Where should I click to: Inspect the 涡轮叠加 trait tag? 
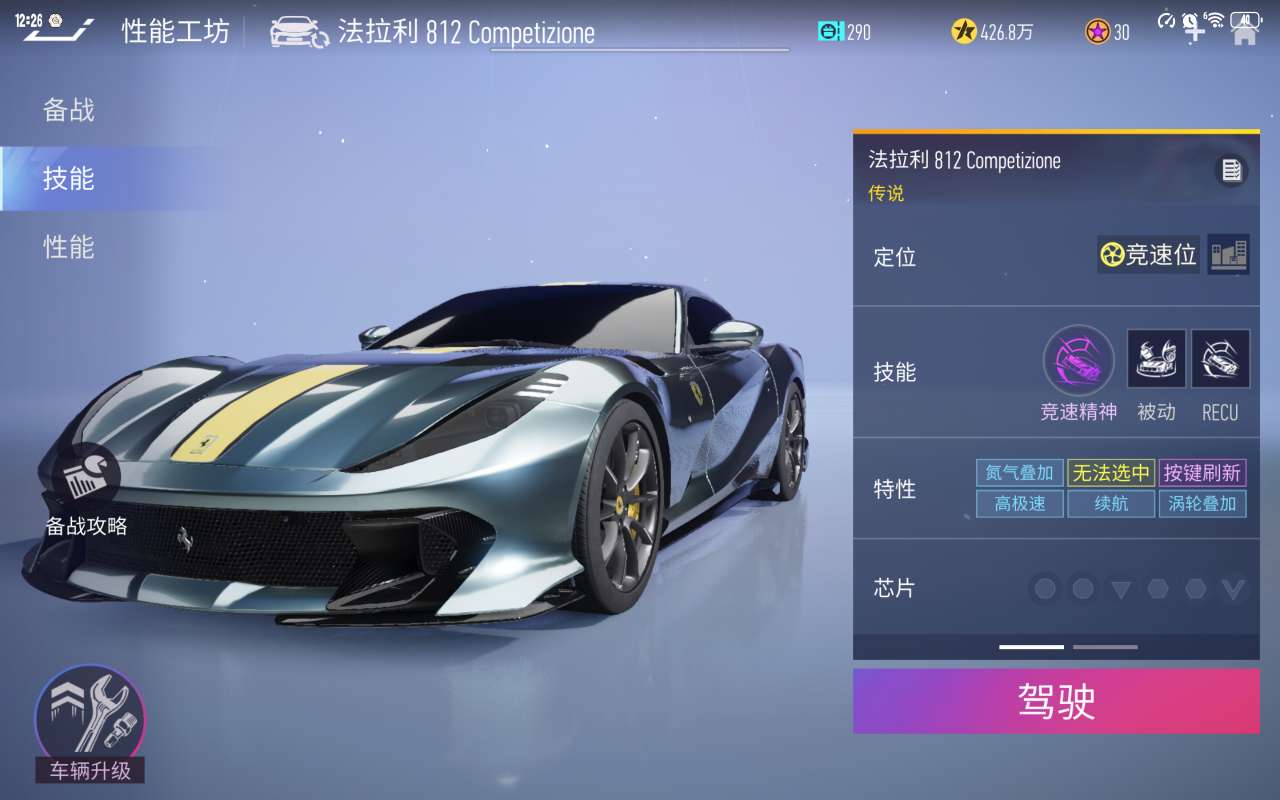tap(1202, 504)
